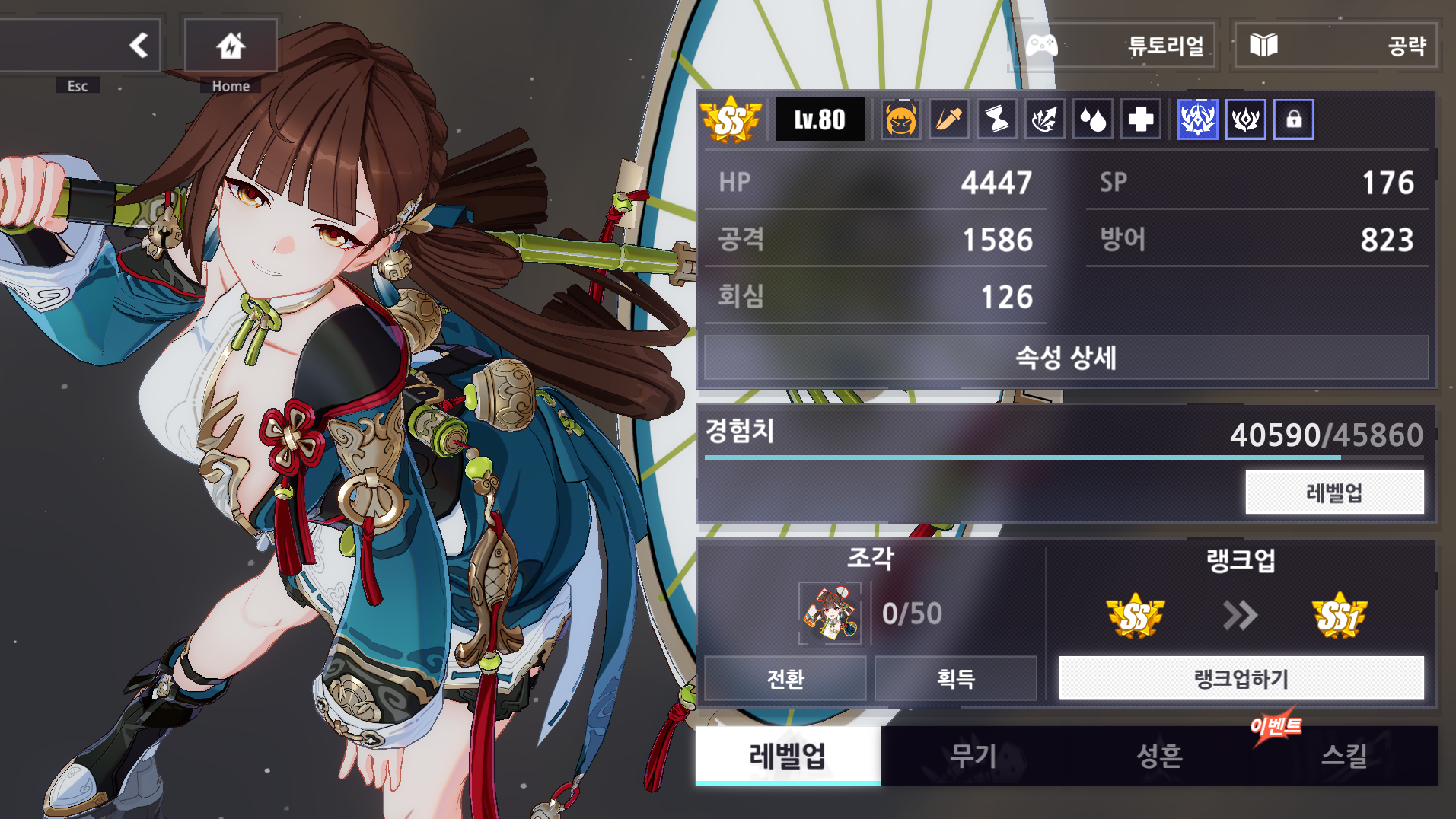The width and height of the screenshot is (1456, 819).
Task: Return to the Home screen
Action: [231, 46]
